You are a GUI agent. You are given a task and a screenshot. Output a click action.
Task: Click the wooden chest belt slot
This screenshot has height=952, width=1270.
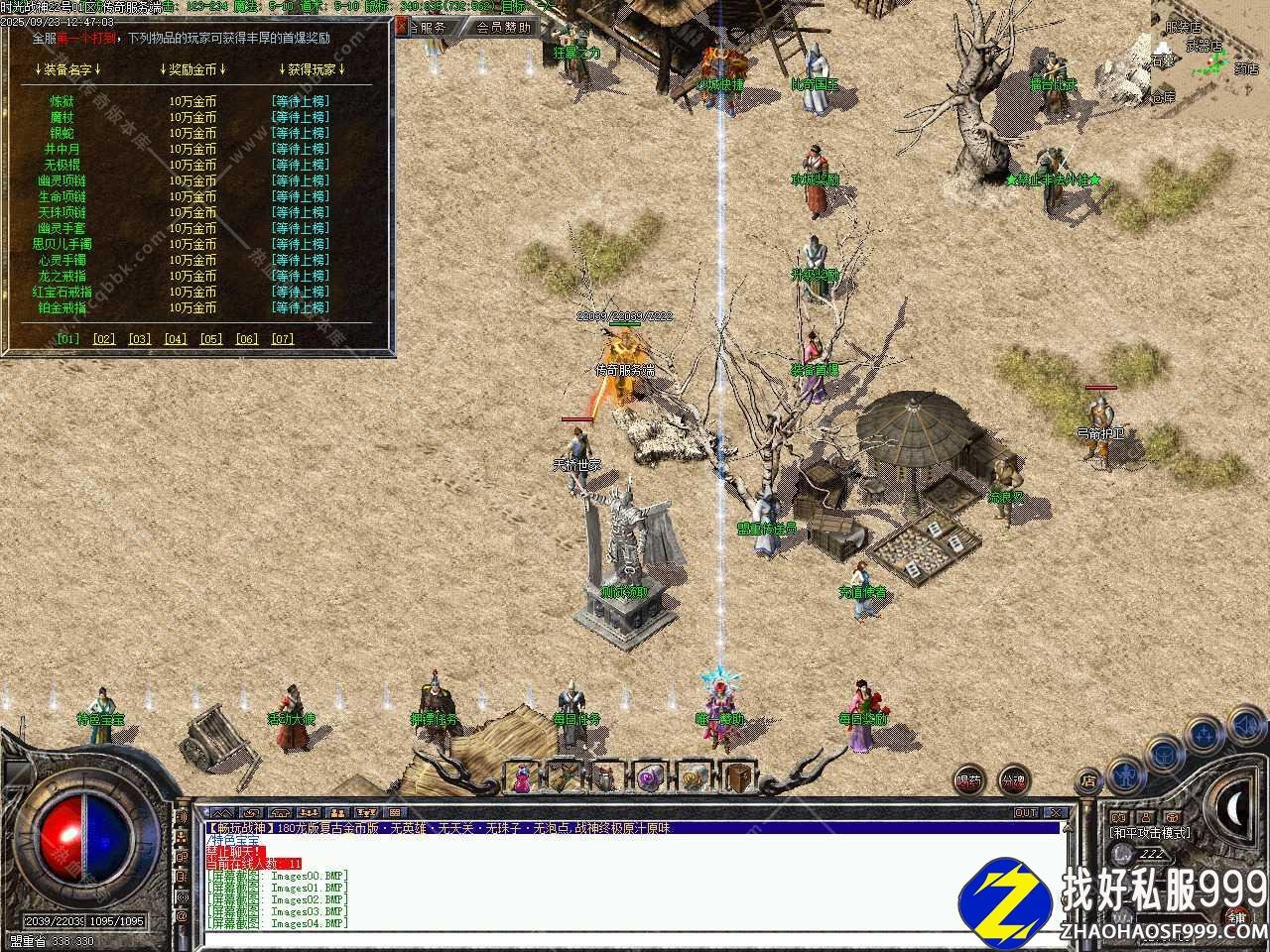(735, 777)
